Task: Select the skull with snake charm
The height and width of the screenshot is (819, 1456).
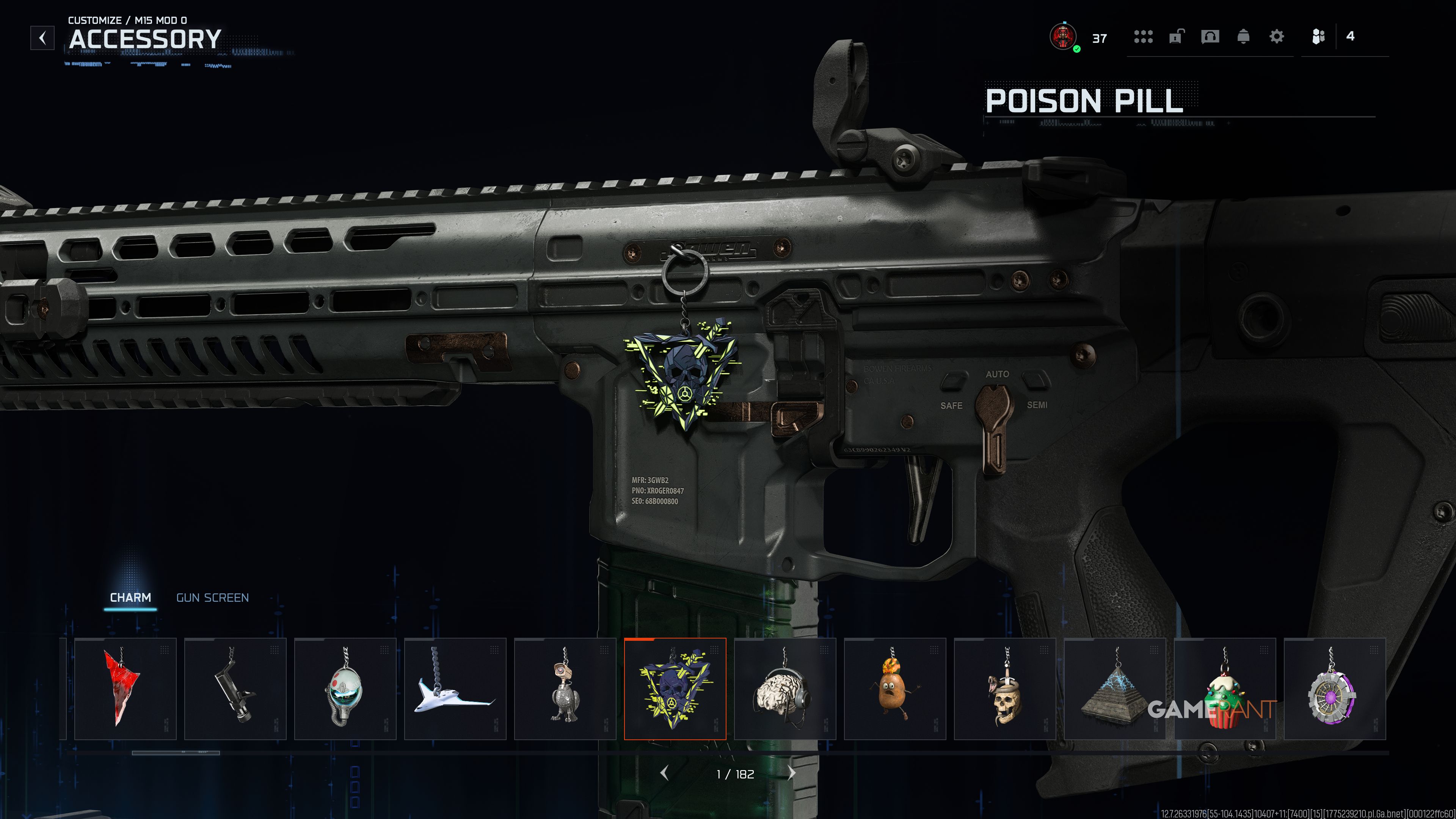Action: click(x=1004, y=689)
